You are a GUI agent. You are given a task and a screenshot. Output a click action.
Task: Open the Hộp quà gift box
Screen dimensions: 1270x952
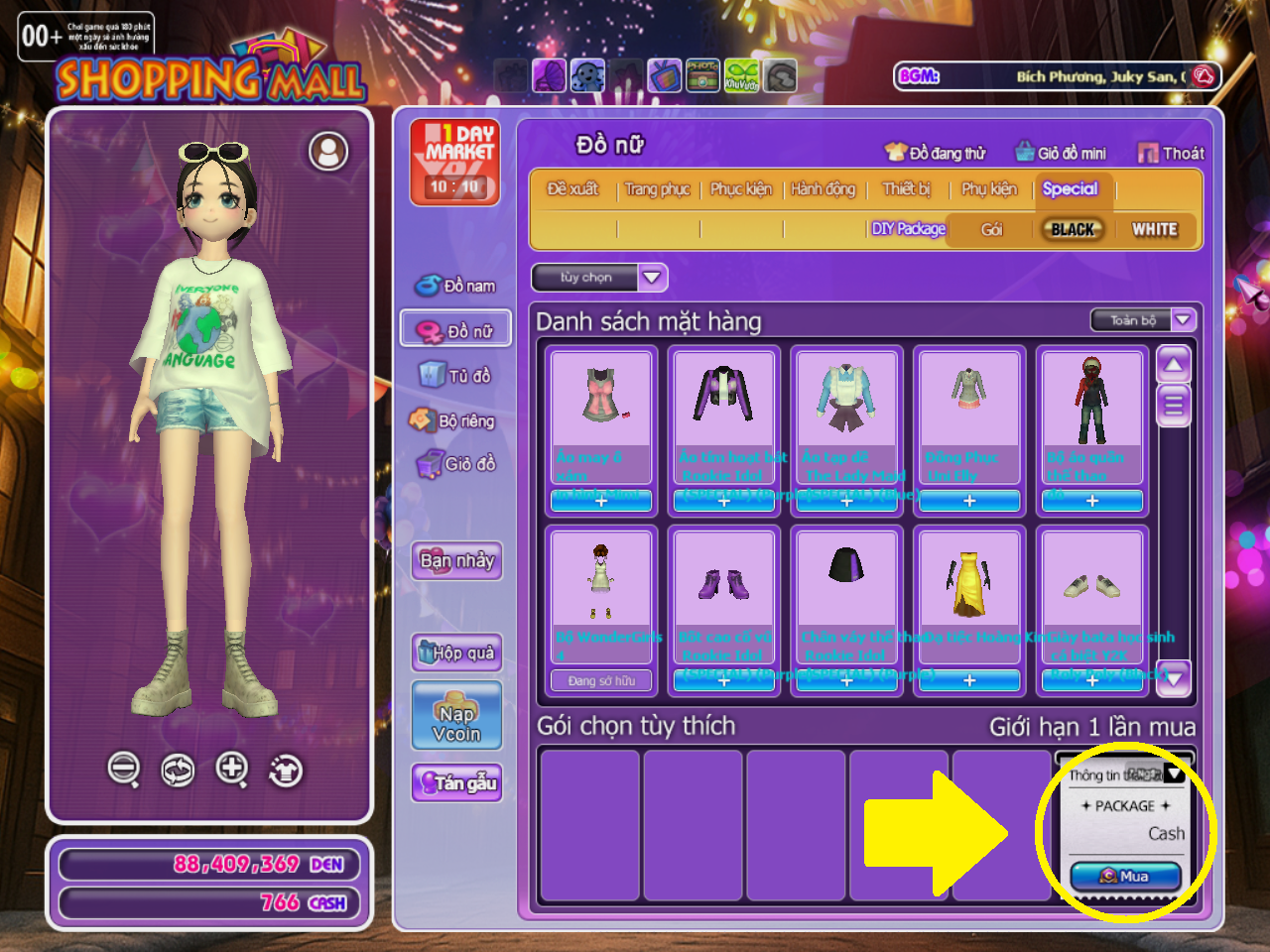(456, 653)
